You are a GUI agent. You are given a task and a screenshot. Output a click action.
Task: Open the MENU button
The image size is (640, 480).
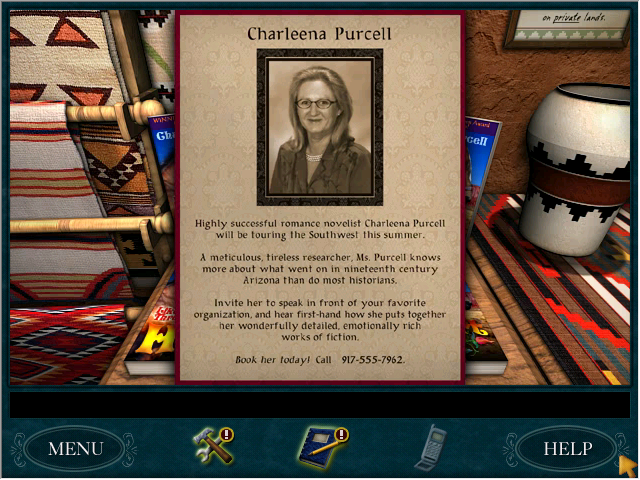pyautogui.click(x=75, y=448)
